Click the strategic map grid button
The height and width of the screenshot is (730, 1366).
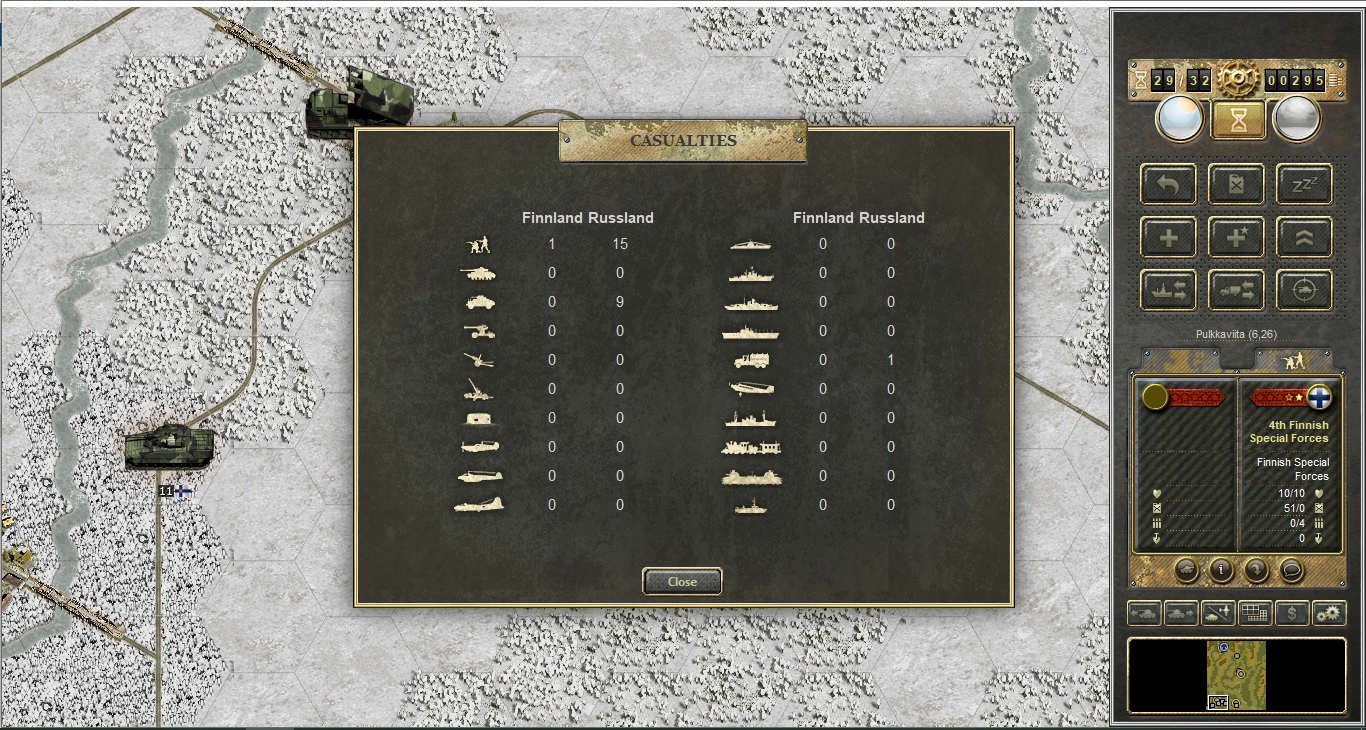(1254, 613)
